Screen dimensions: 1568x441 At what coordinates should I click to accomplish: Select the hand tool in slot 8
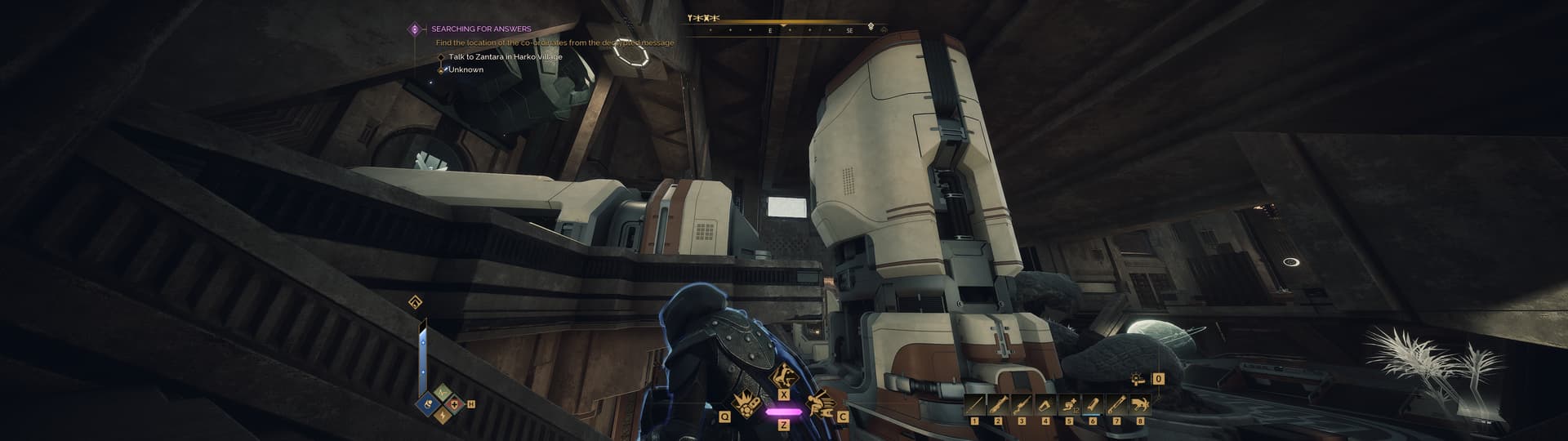coord(1140,404)
